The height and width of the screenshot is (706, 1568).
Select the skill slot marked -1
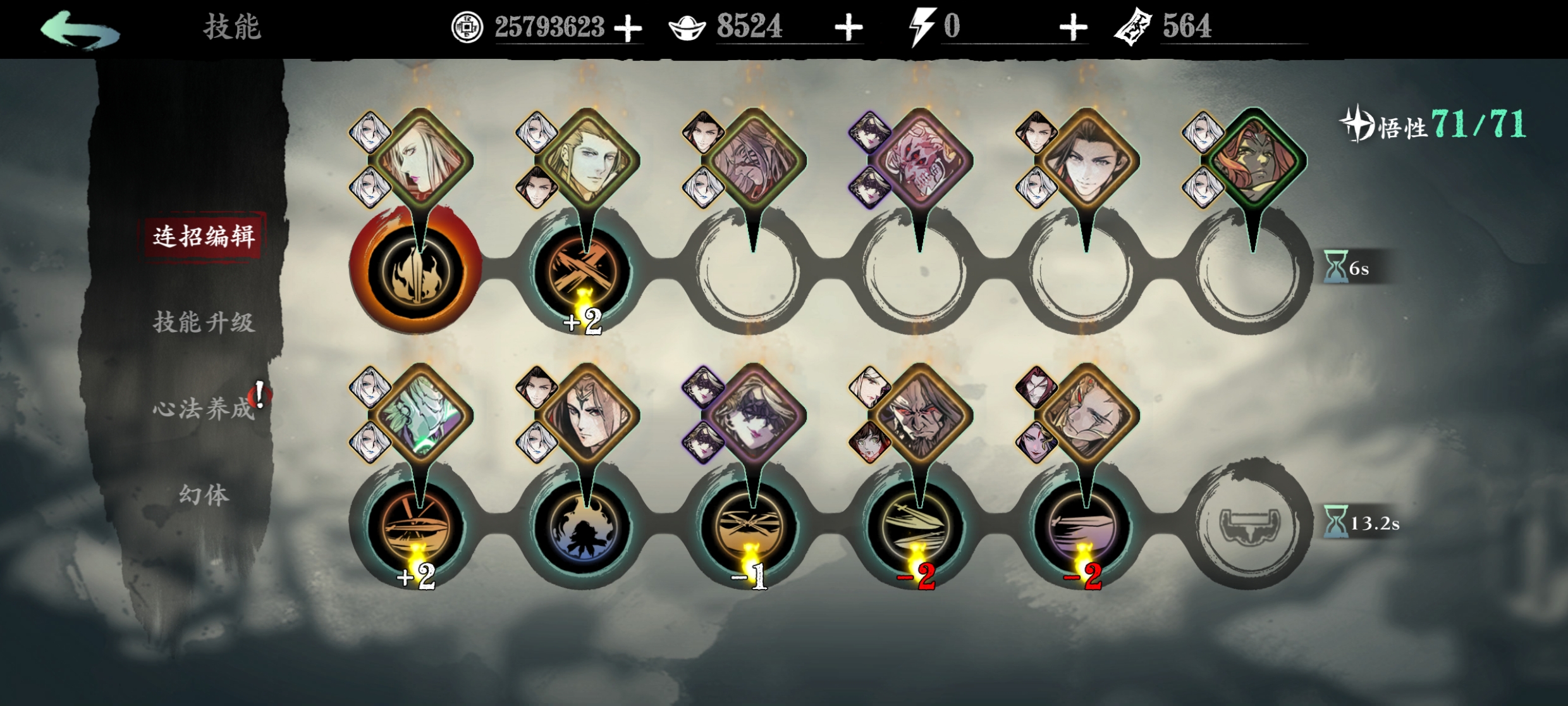[x=750, y=526]
